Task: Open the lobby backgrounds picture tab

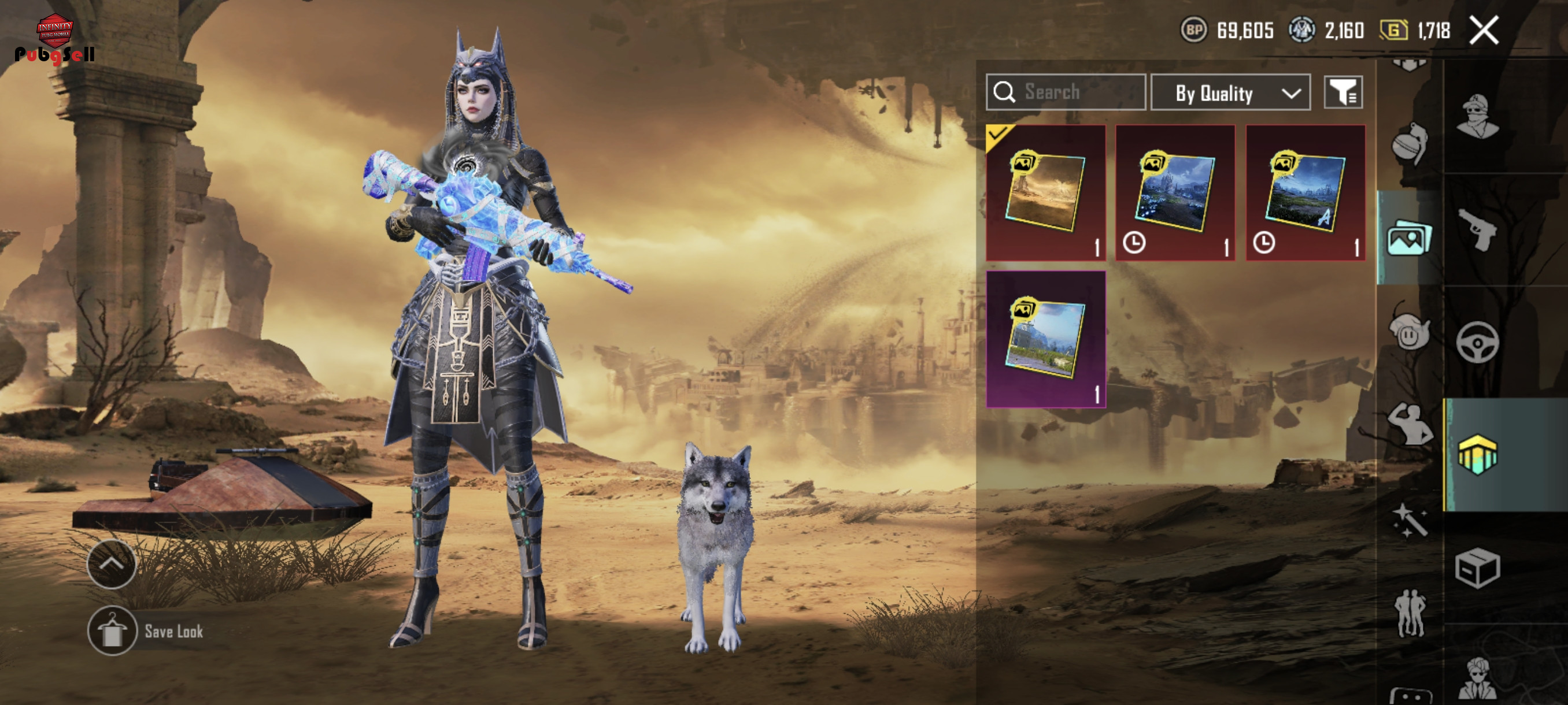Action: click(x=1408, y=239)
